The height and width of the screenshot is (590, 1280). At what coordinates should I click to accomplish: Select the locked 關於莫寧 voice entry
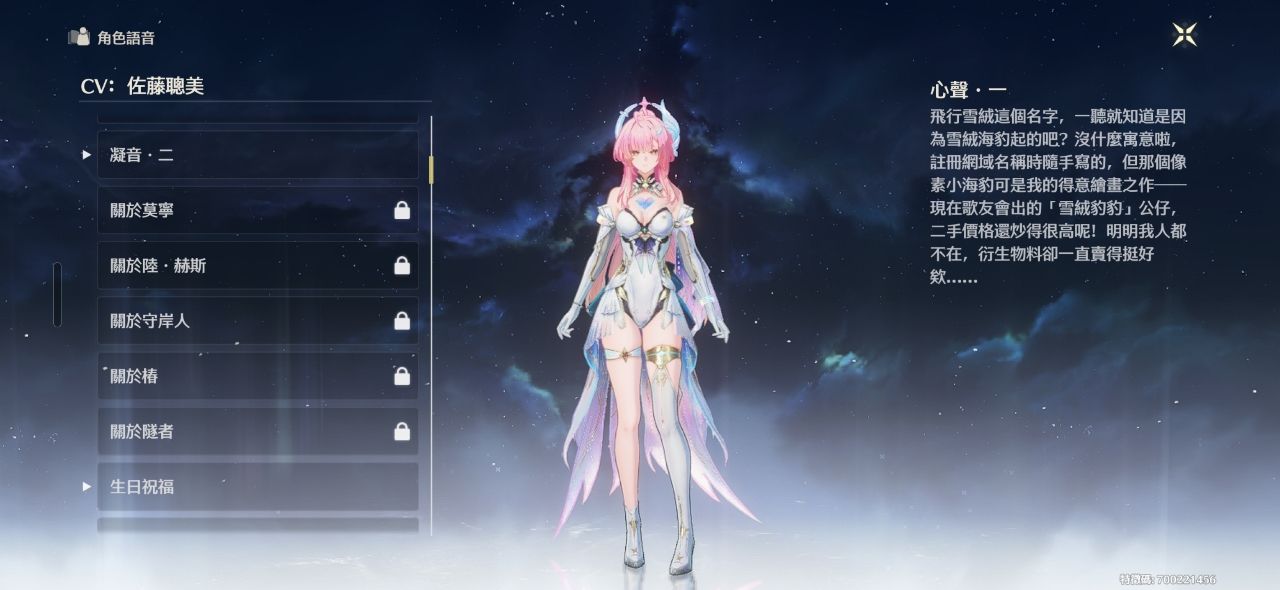coord(257,210)
